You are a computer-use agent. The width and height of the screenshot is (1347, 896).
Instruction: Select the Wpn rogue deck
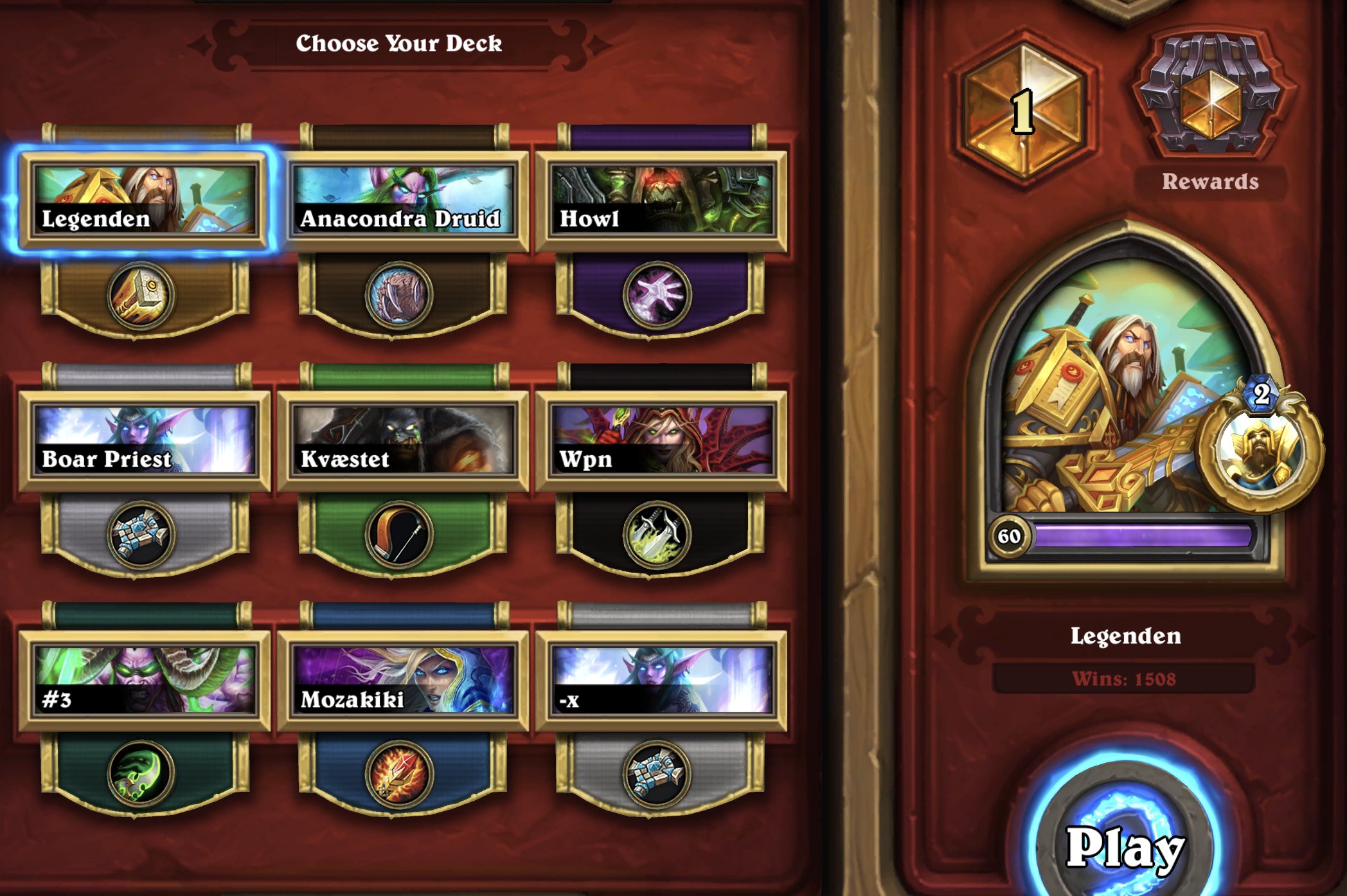click(x=661, y=440)
